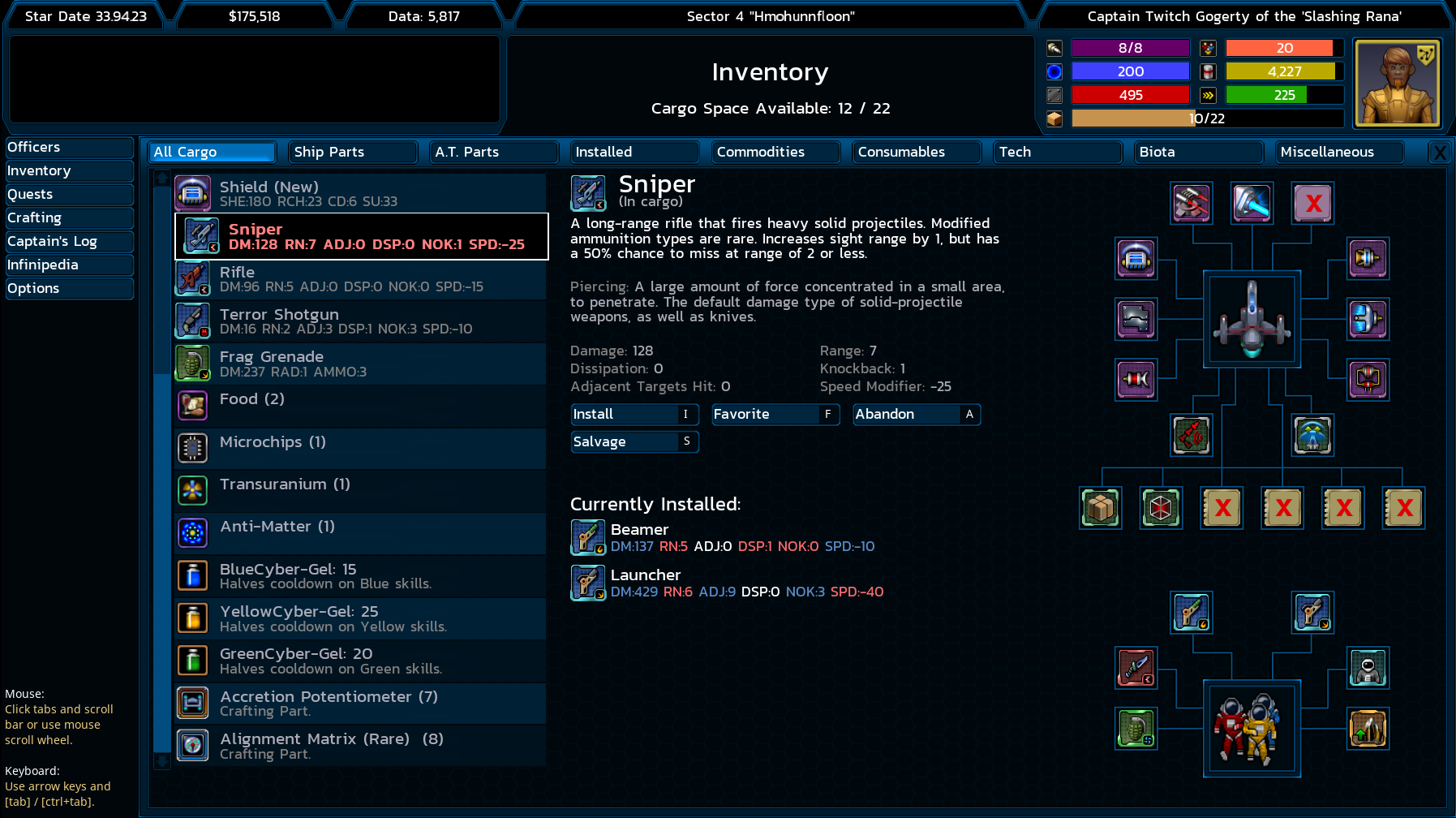Click the Install button for the Sniper
This screenshot has height=818, width=1456.
point(634,415)
